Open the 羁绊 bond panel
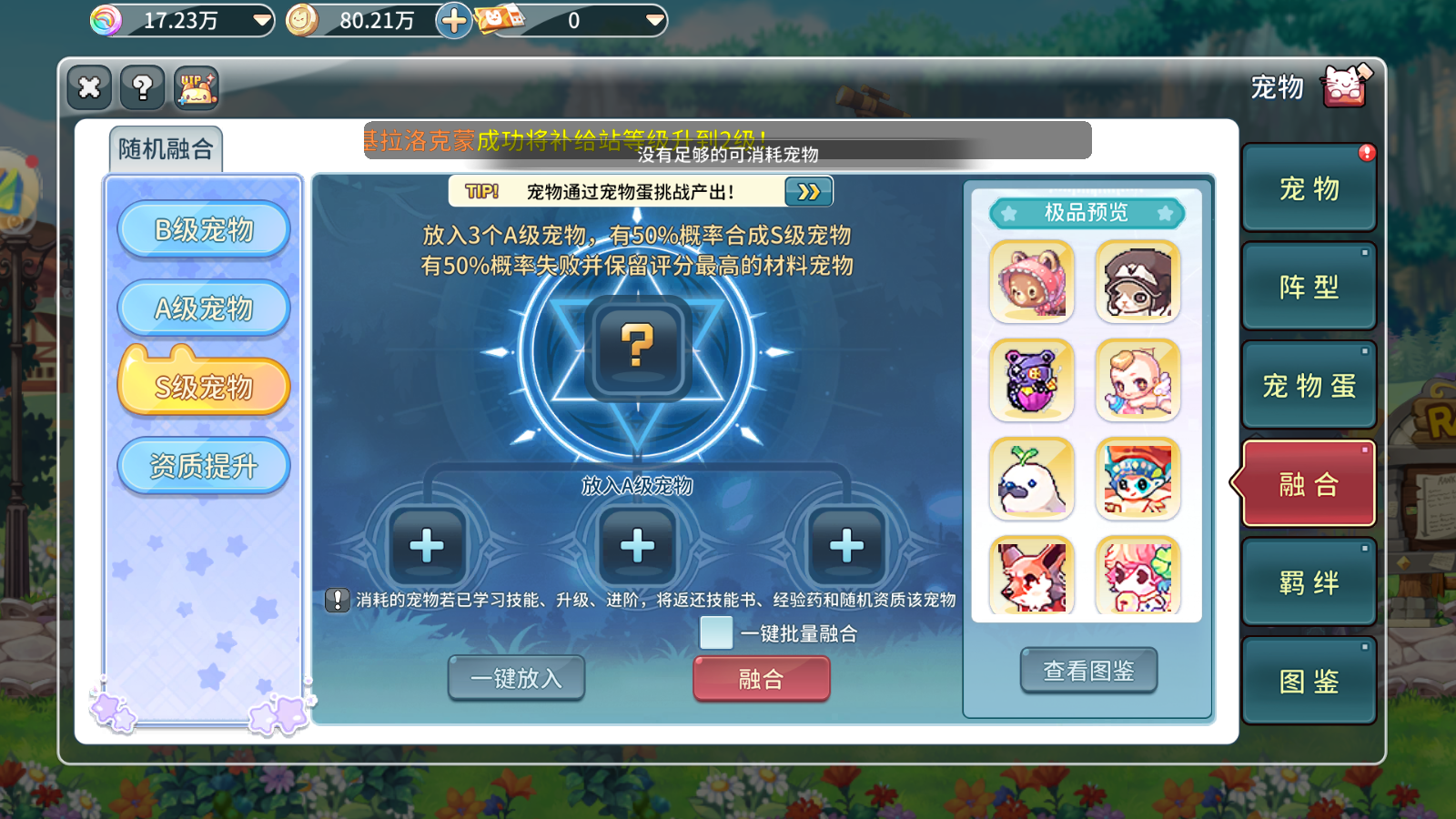Viewport: 1456px width, 819px height. (1309, 581)
